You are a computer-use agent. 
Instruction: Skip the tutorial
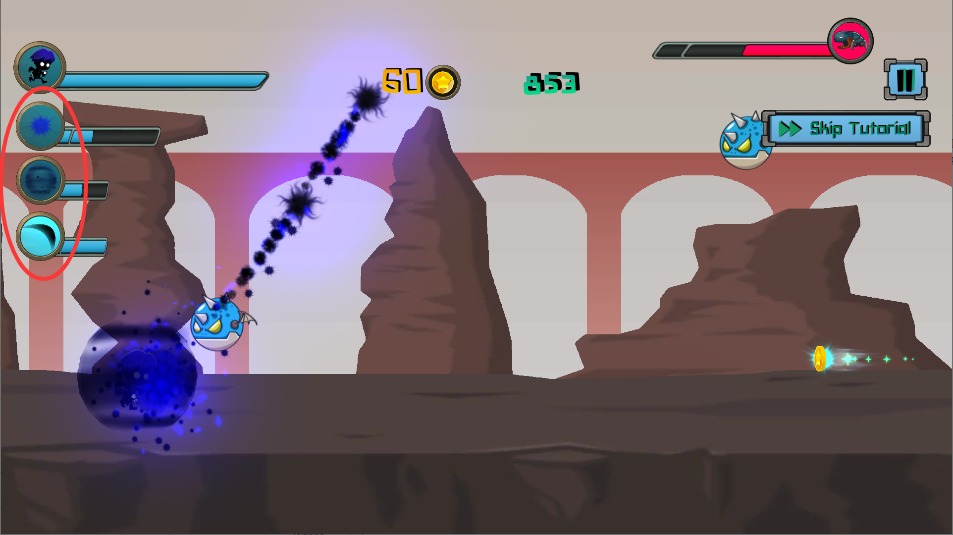click(848, 128)
